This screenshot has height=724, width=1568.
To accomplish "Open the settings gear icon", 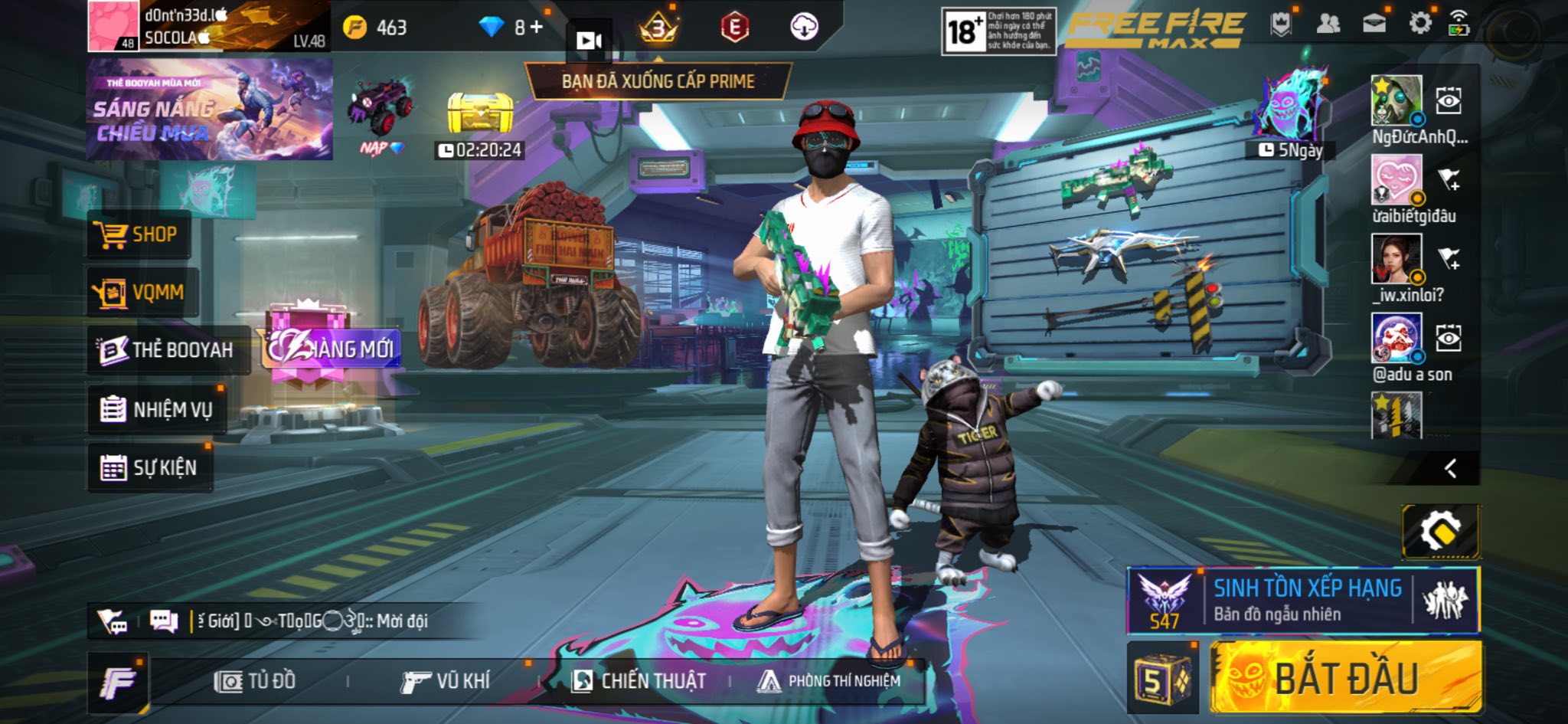I will [x=1419, y=24].
